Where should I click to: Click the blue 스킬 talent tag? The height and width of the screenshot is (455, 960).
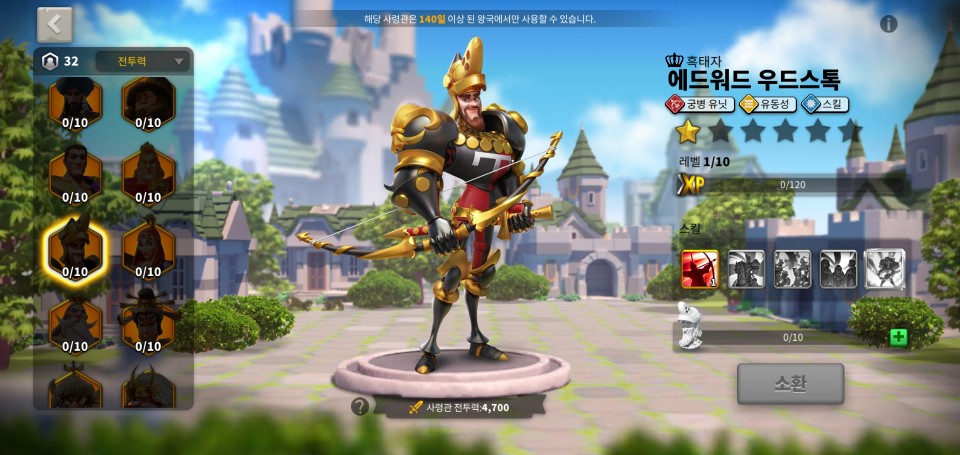click(825, 104)
